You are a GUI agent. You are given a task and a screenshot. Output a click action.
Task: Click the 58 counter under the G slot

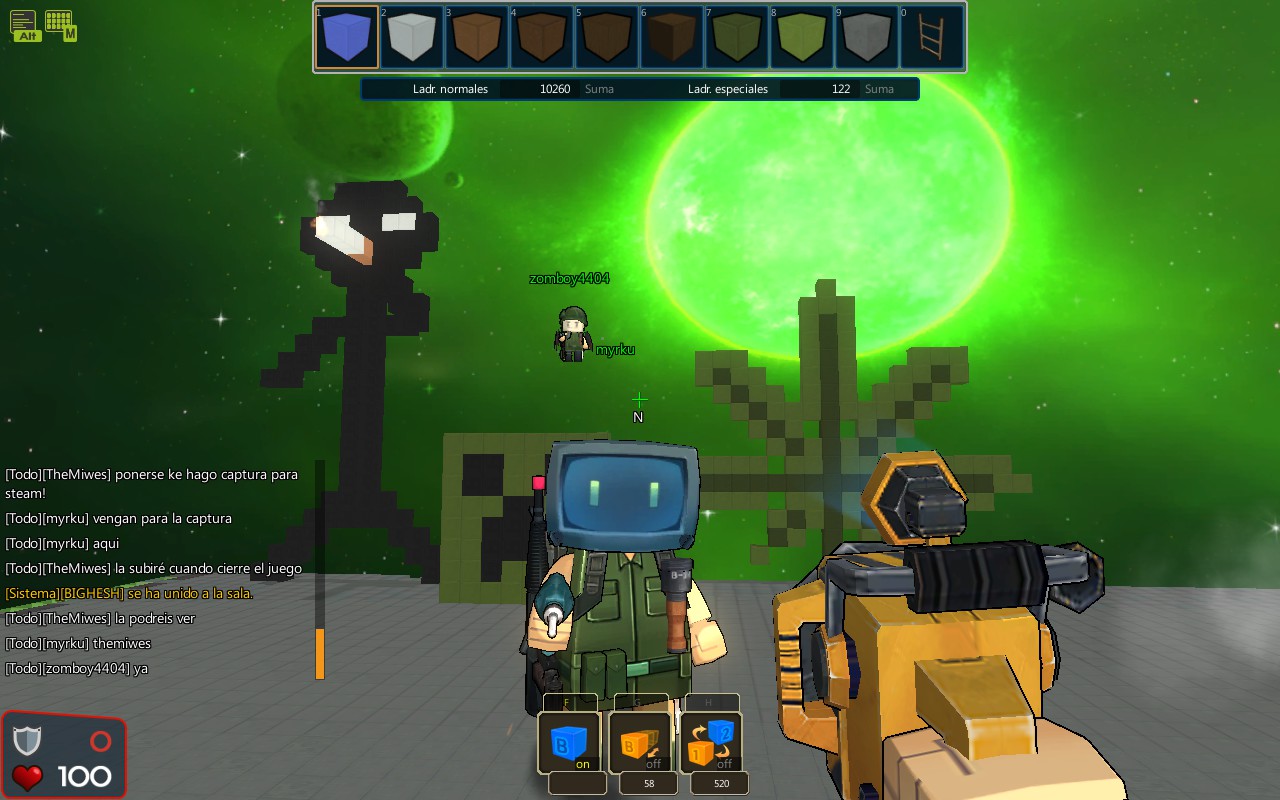[x=647, y=783]
